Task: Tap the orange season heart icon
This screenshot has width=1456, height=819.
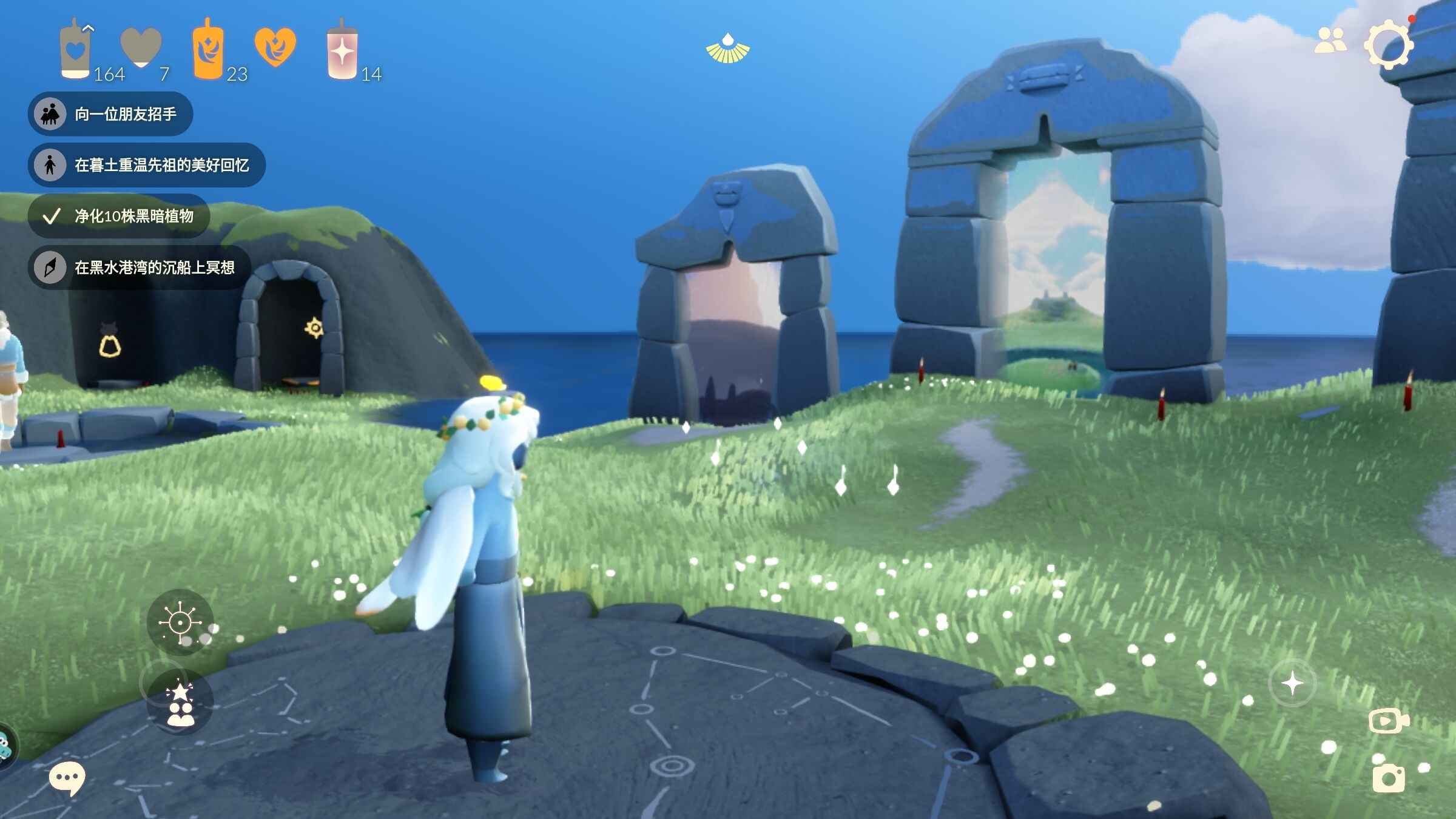Action: pos(275,47)
